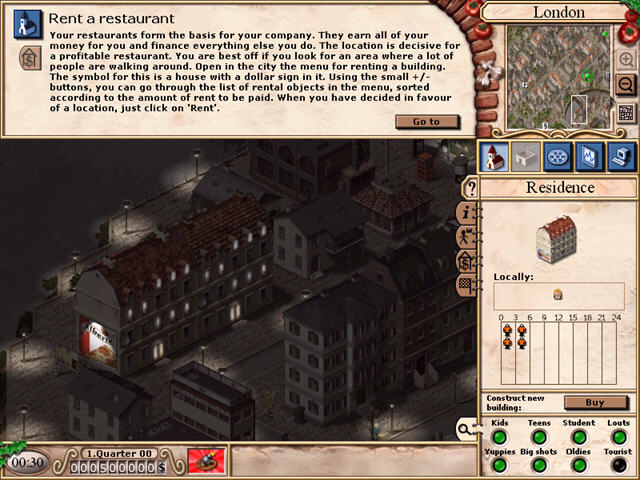The image size is (640, 480).
Task: Toggle the Tourist population filter light
Action: (x=620, y=465)
